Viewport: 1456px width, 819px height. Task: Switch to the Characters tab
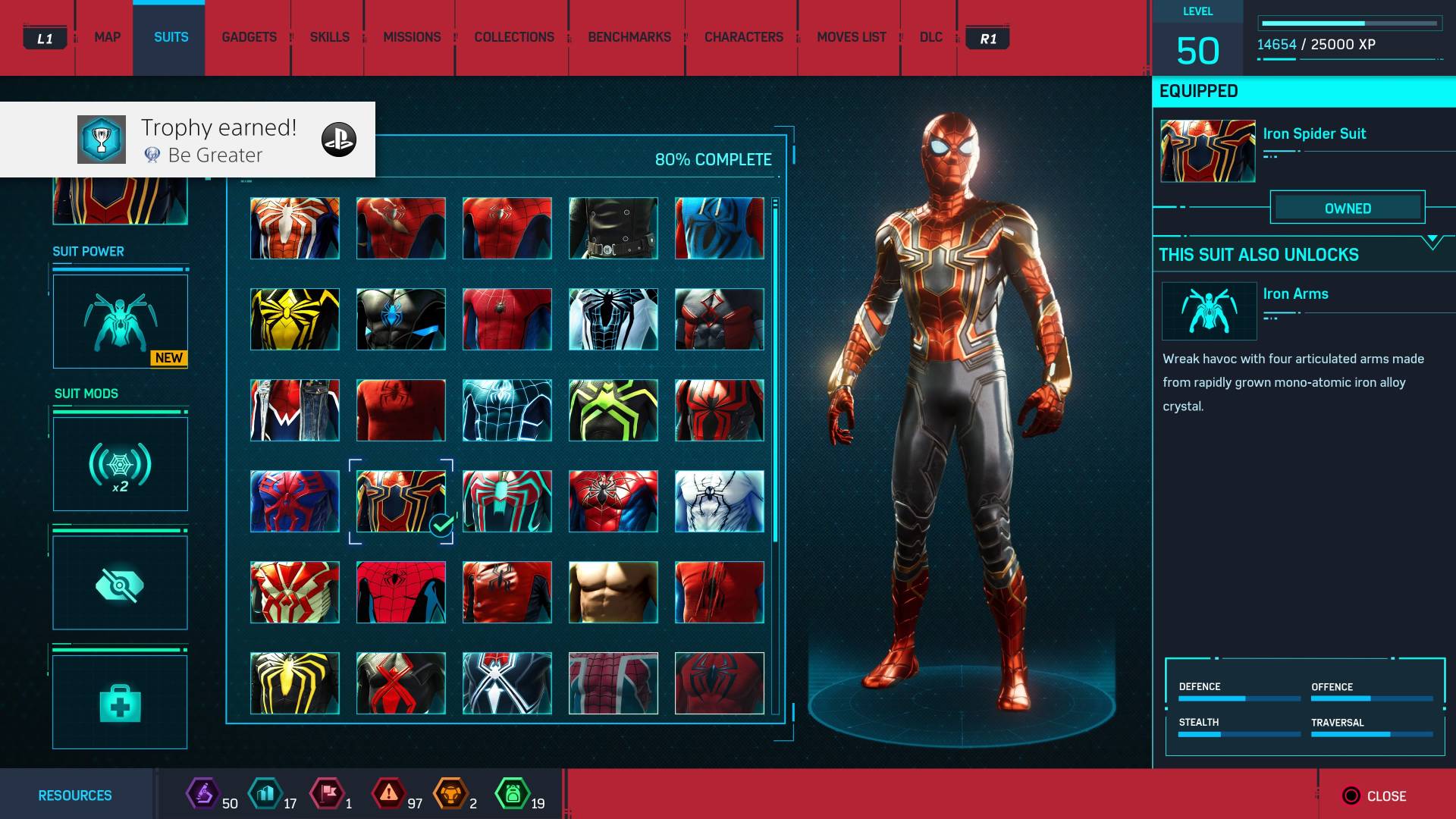[743, 37]
